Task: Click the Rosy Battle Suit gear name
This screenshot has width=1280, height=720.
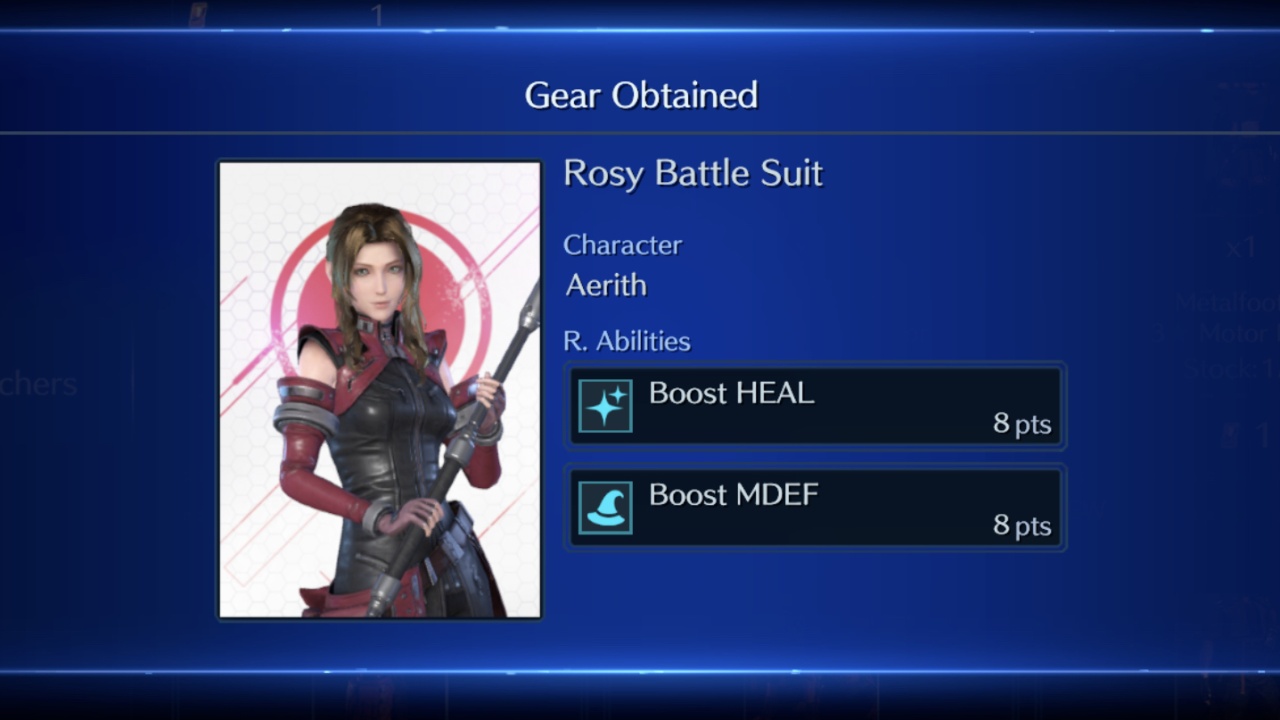Action: (693, 174)
